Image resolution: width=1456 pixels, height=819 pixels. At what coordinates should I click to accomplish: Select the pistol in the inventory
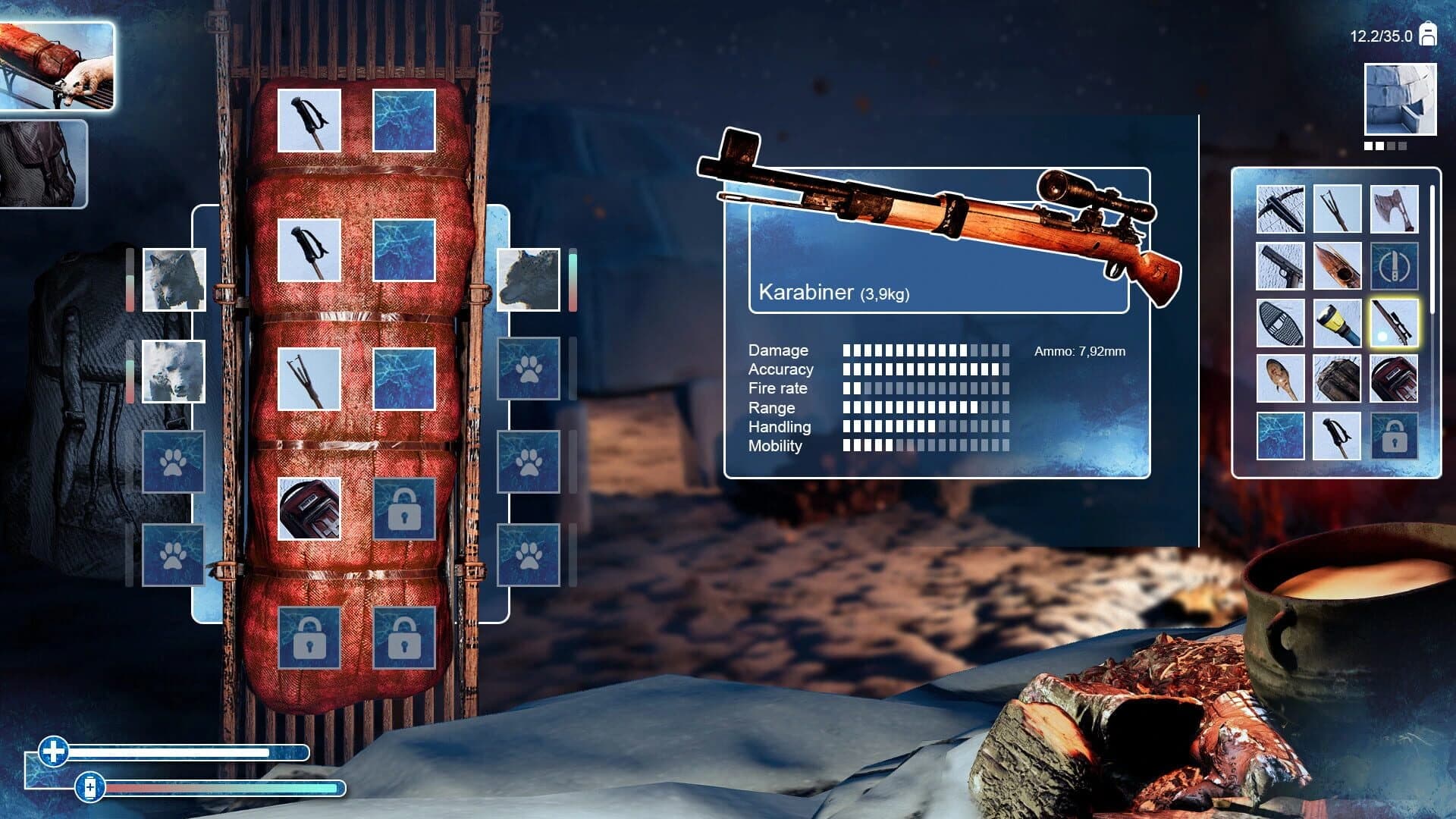tap(1282, 265)
